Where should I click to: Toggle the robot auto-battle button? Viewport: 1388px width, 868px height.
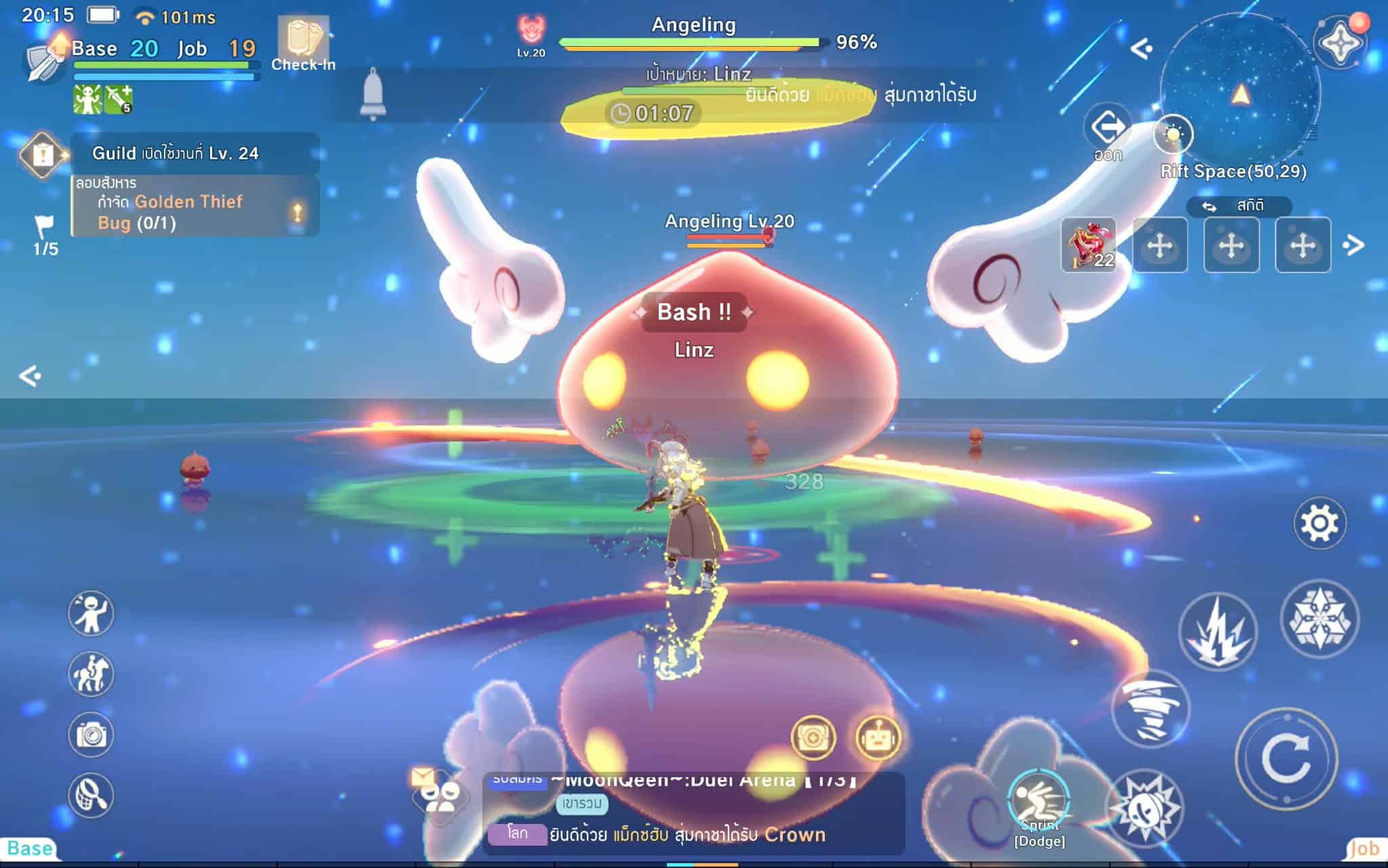(878, 738)
